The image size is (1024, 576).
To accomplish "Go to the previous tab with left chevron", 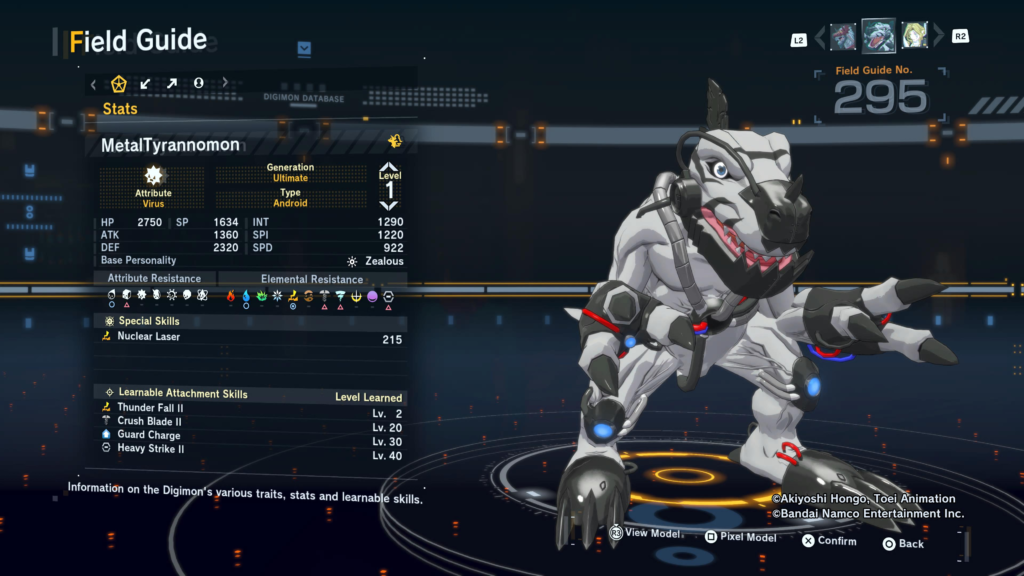I will (x=94, y=83).
